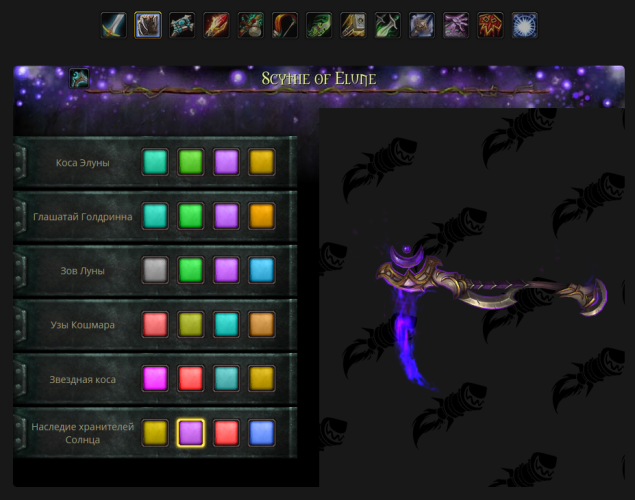
Task: Choose the yellow swatch in the Коса Элуны row
Action: (262, 162)
